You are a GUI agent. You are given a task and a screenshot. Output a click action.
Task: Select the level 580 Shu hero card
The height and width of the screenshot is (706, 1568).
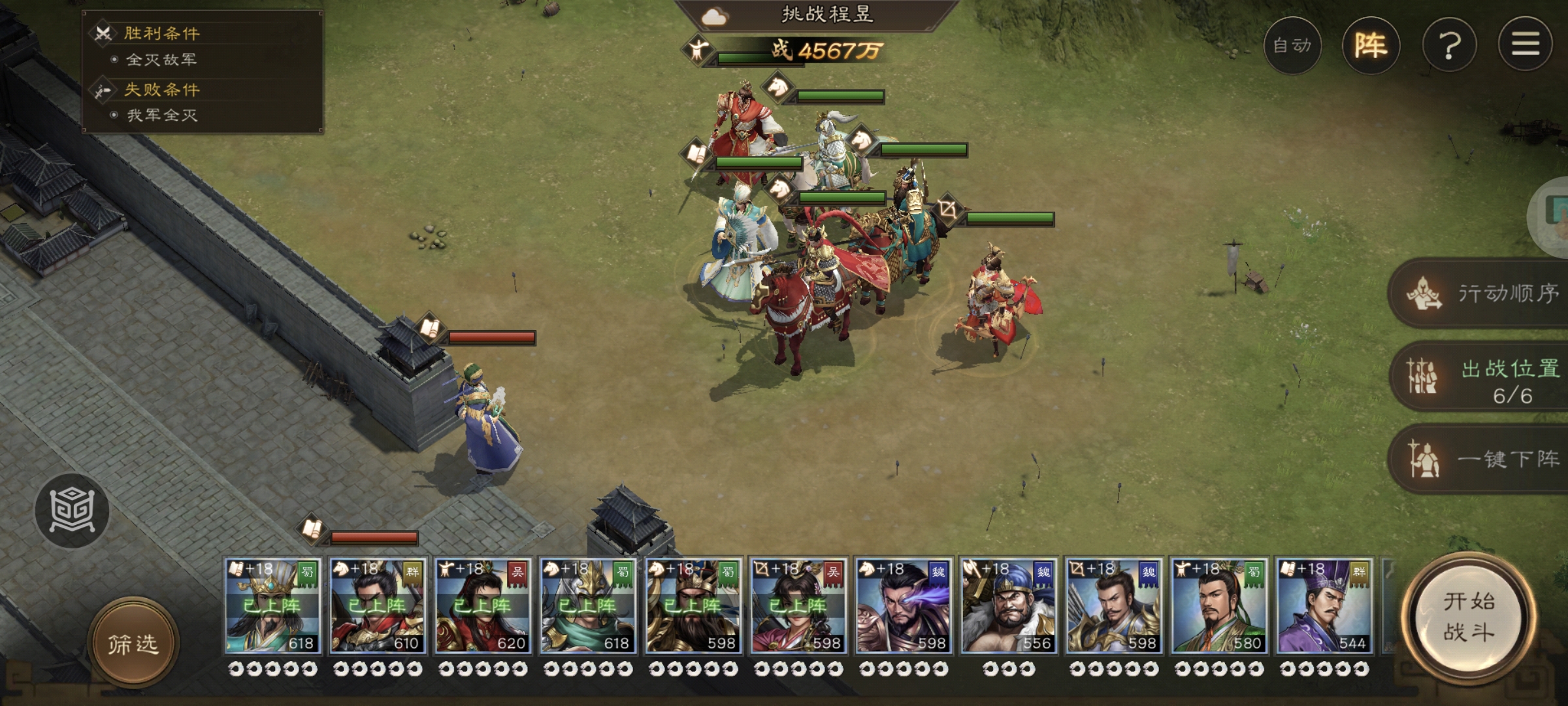pos(1219,606)
